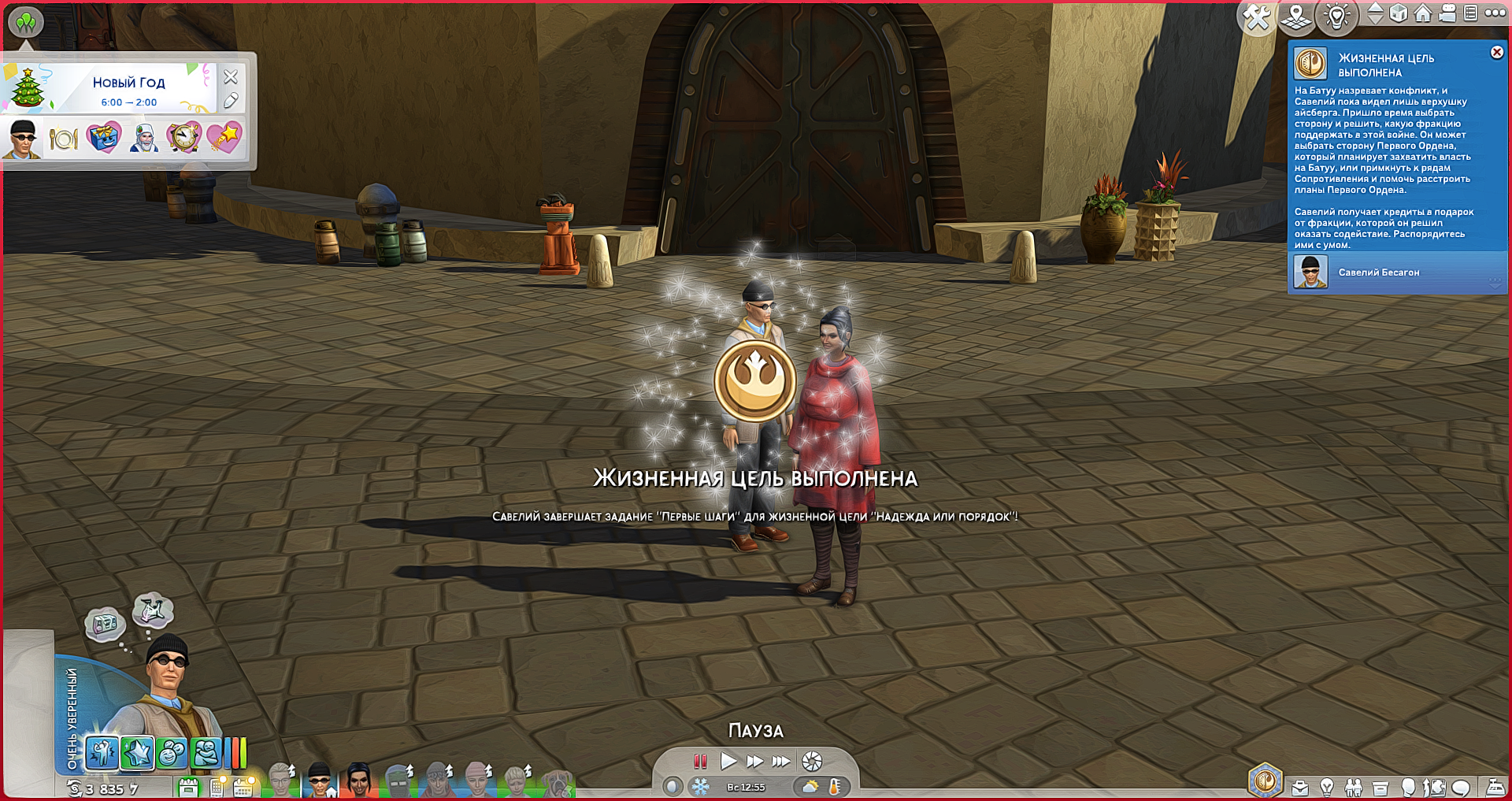Open the Sim's phone

coord(216,787)
